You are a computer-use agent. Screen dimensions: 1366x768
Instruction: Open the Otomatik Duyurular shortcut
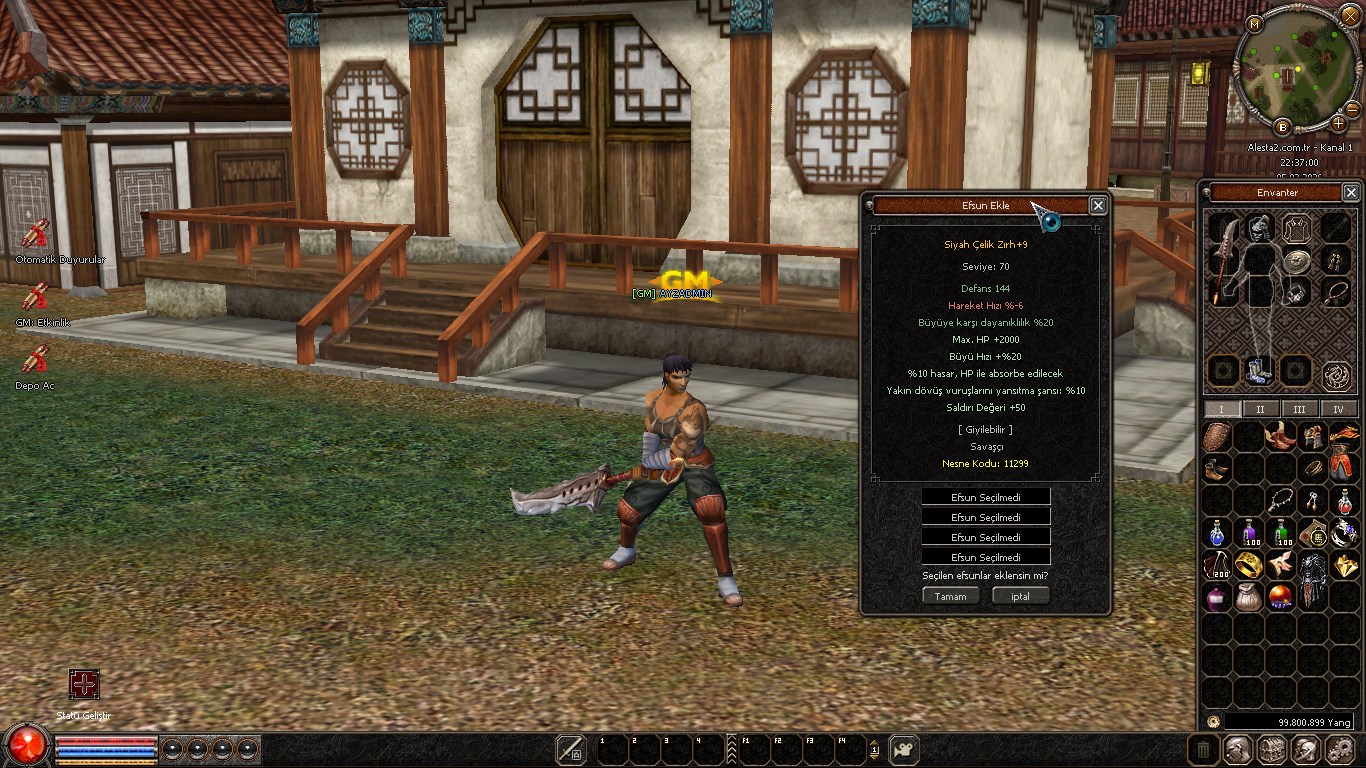tap(36, 236)
